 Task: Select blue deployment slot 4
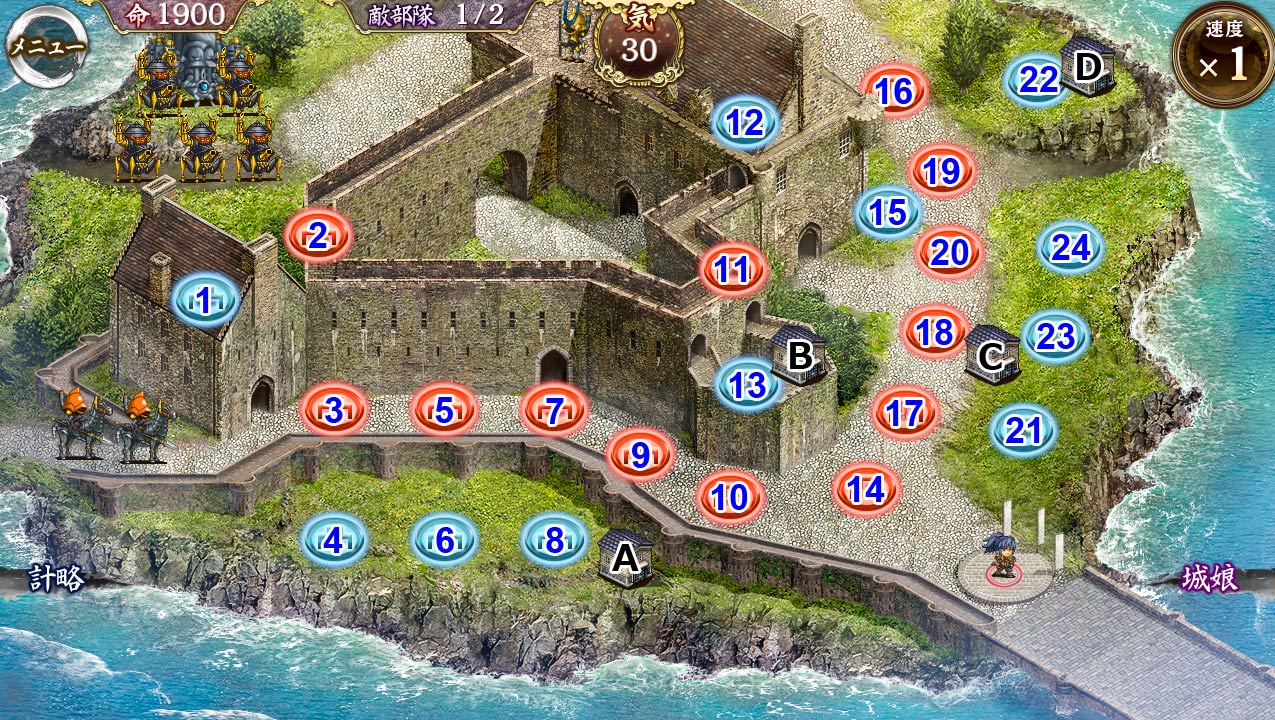click(334, 541)
